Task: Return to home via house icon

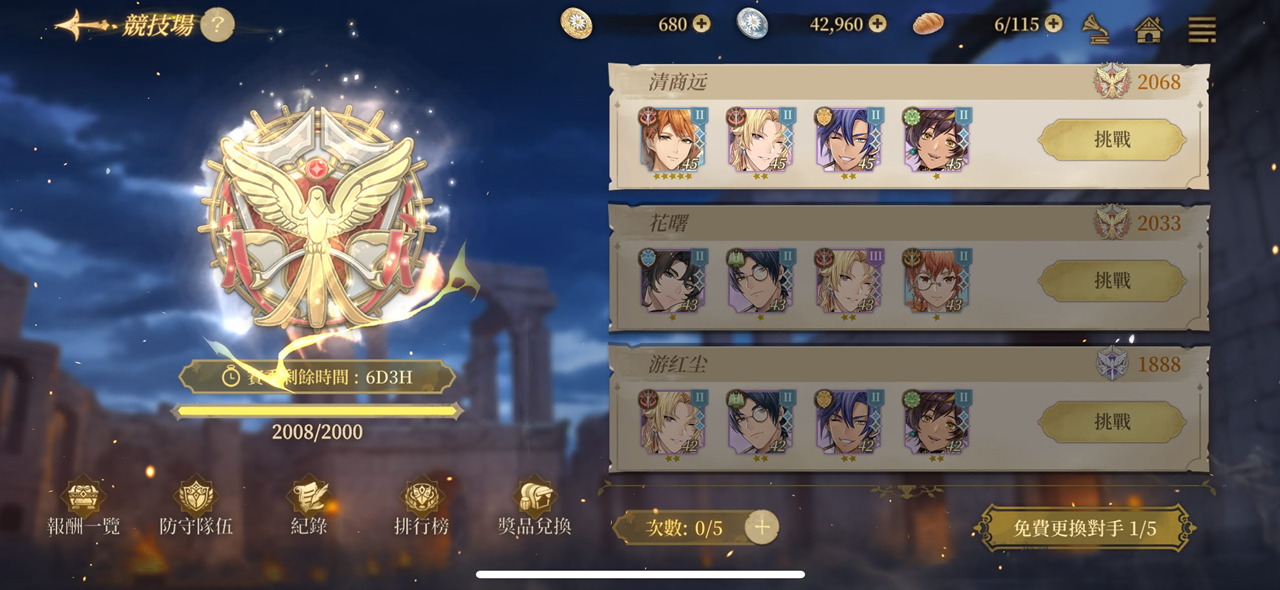Action: 1149,29
